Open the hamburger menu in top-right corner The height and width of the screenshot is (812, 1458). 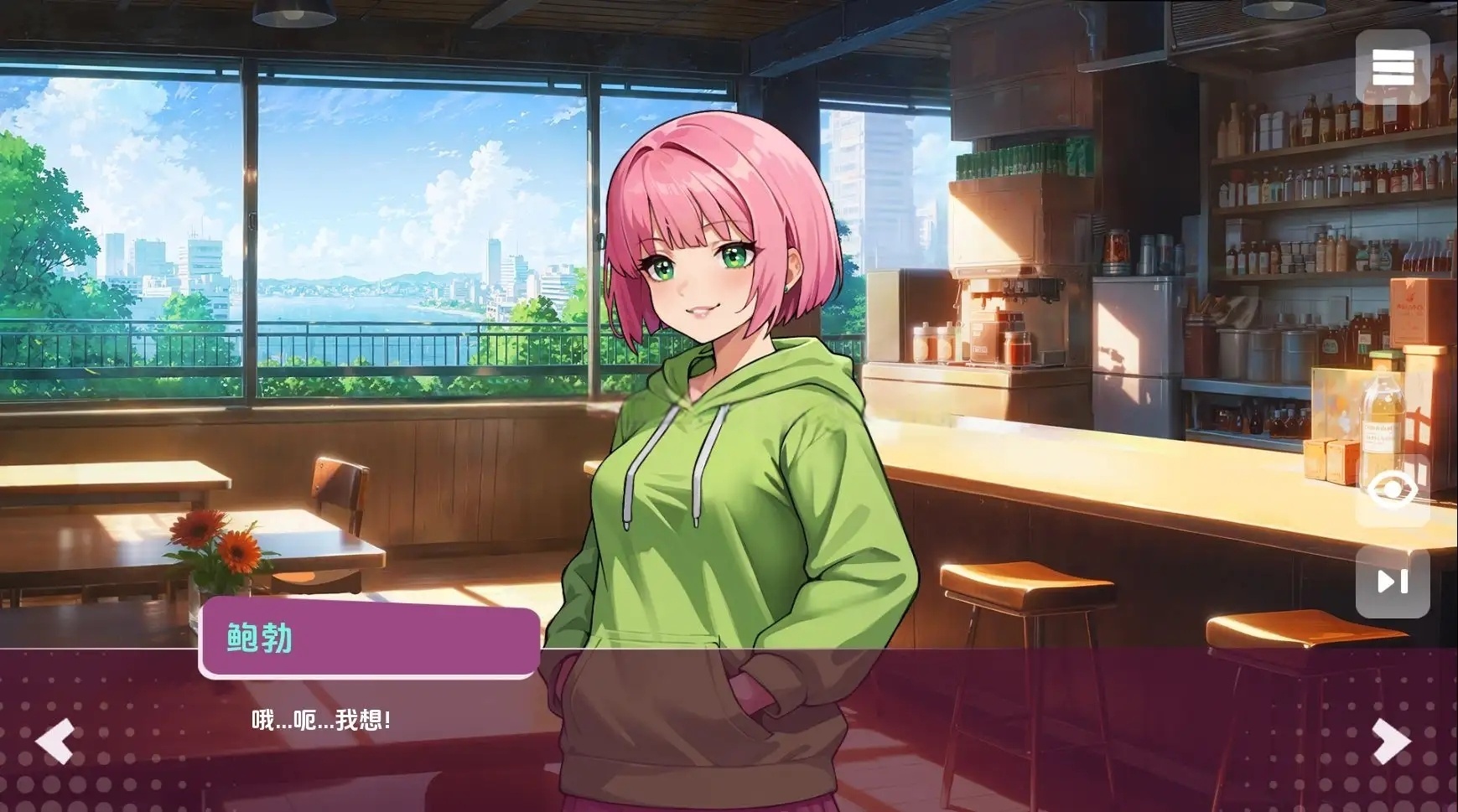click(x=1393, y=65)
